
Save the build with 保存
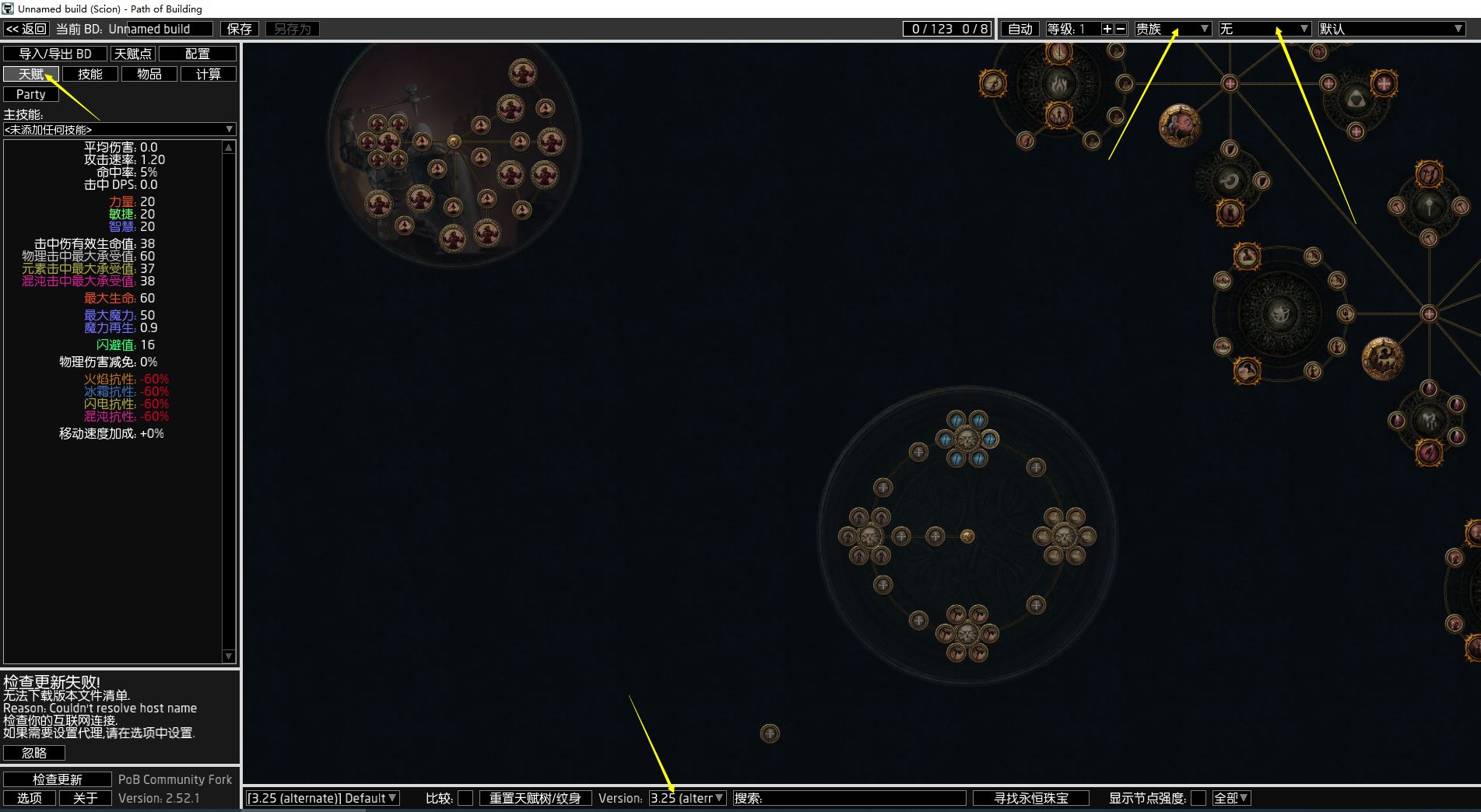coord(239,29)
